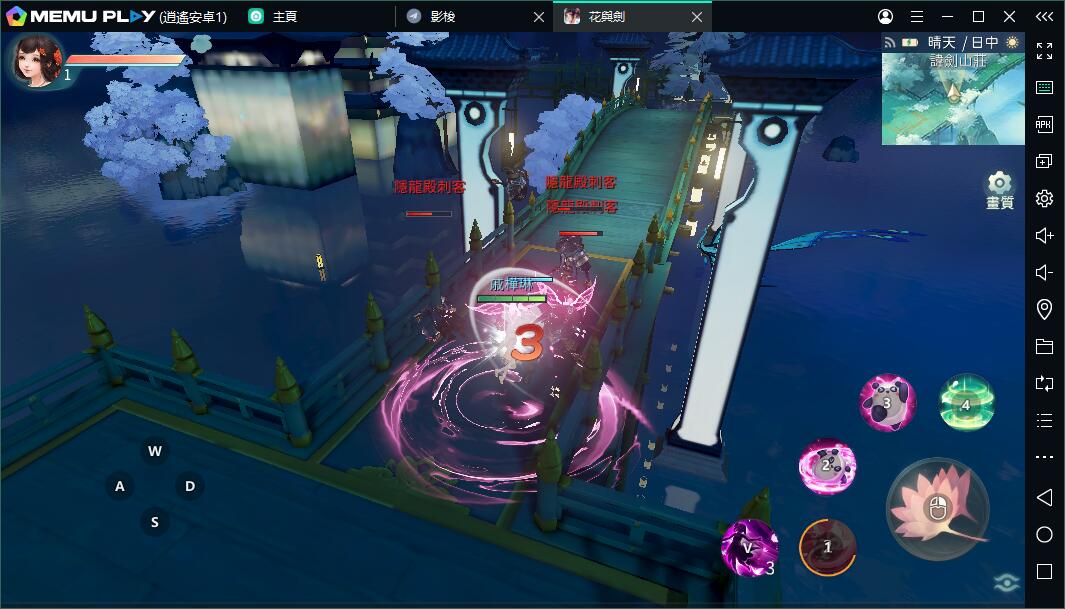Trigger the pink panda skill numbered 2

(827, 466)
